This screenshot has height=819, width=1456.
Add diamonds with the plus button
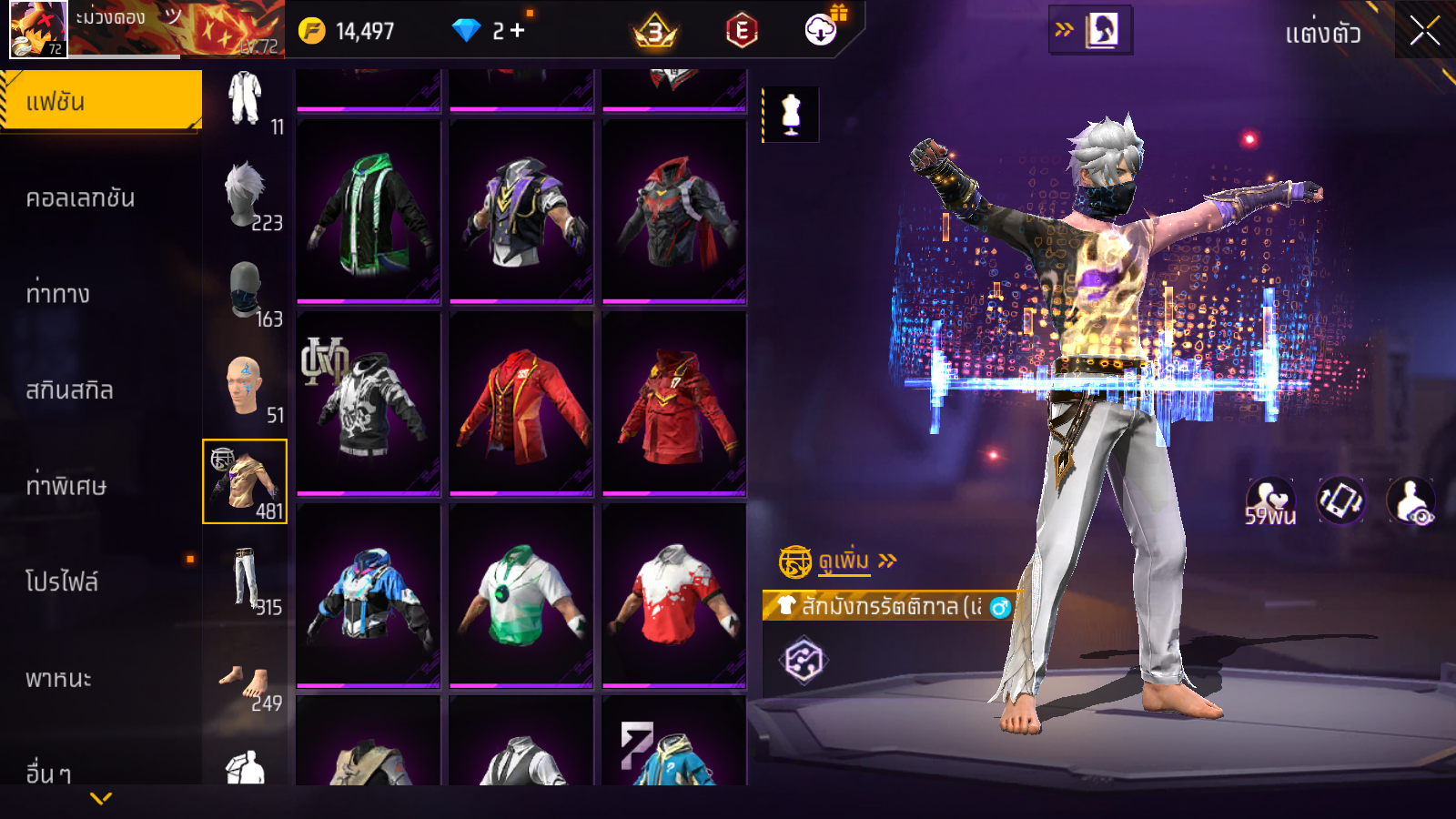pos(518,31)
